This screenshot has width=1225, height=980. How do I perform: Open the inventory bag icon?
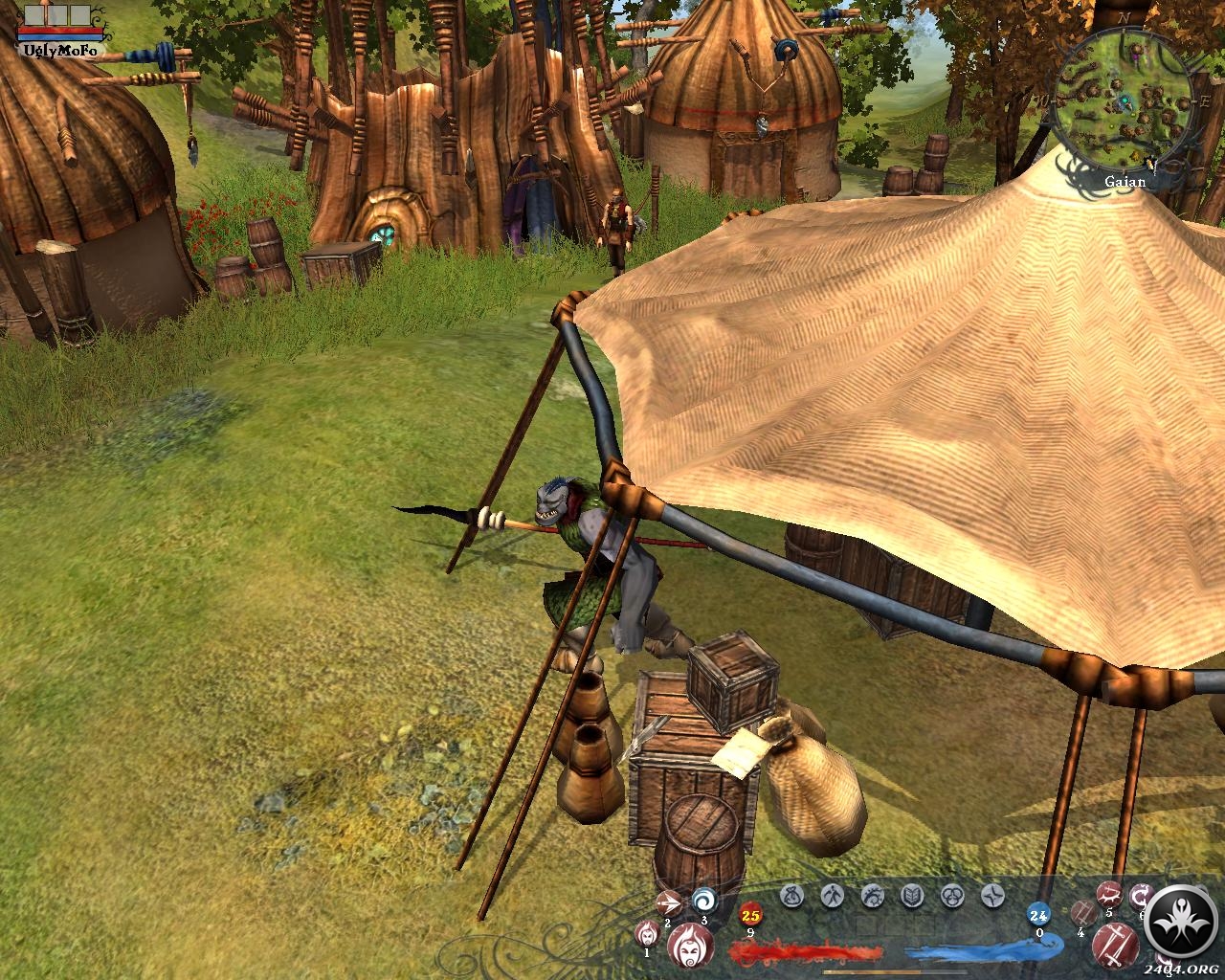point(791,896)
